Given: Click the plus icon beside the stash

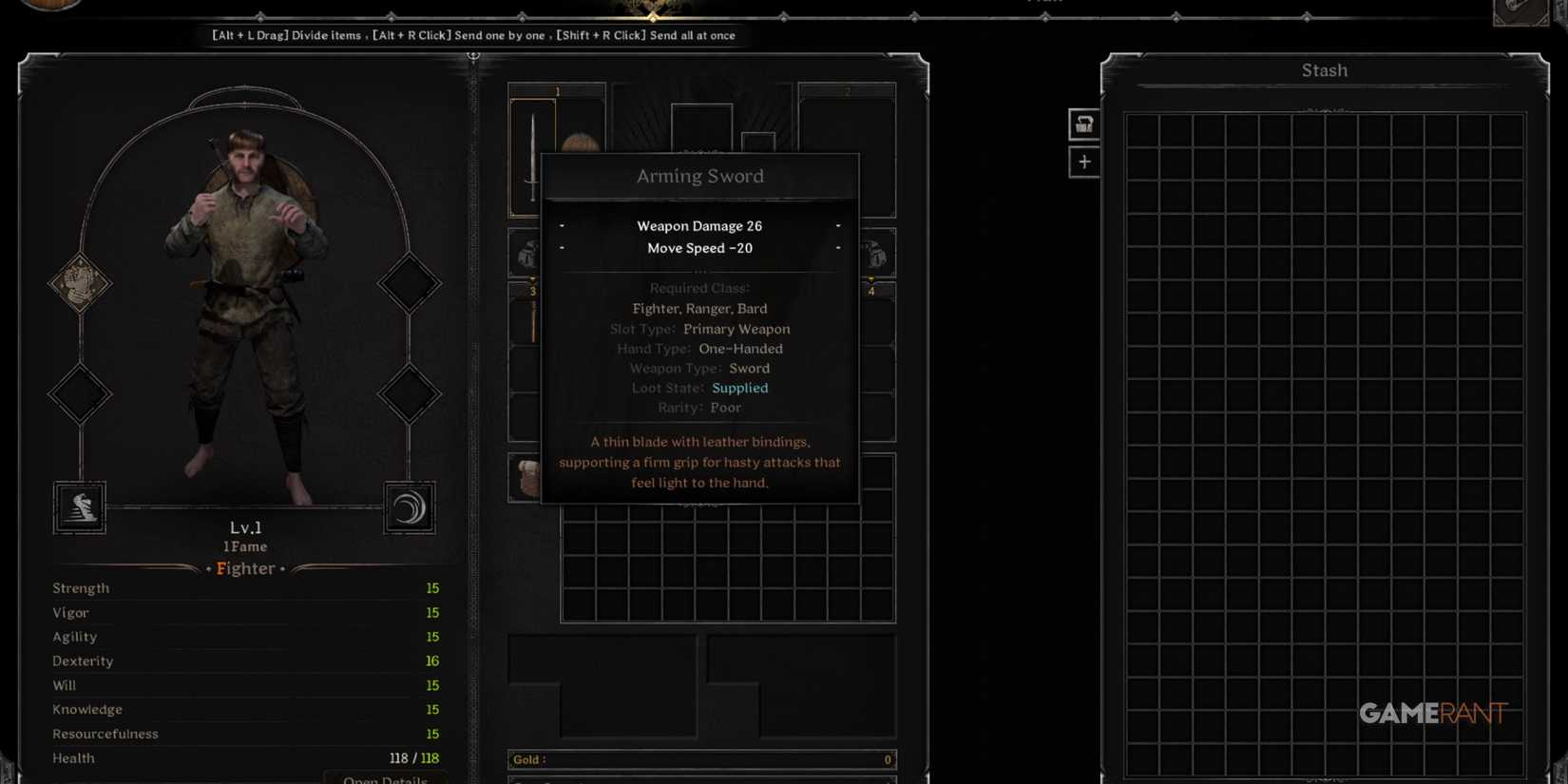Looking at the screenshot, I should click(1083, 162).
